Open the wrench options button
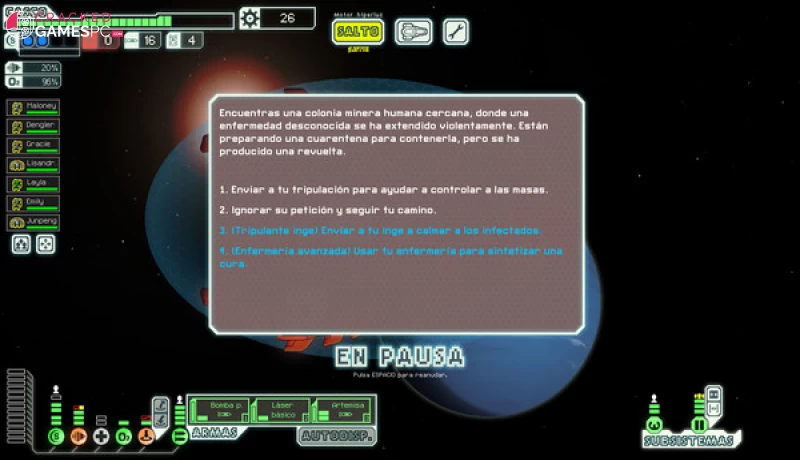The image size is (800, 460). 455,32
